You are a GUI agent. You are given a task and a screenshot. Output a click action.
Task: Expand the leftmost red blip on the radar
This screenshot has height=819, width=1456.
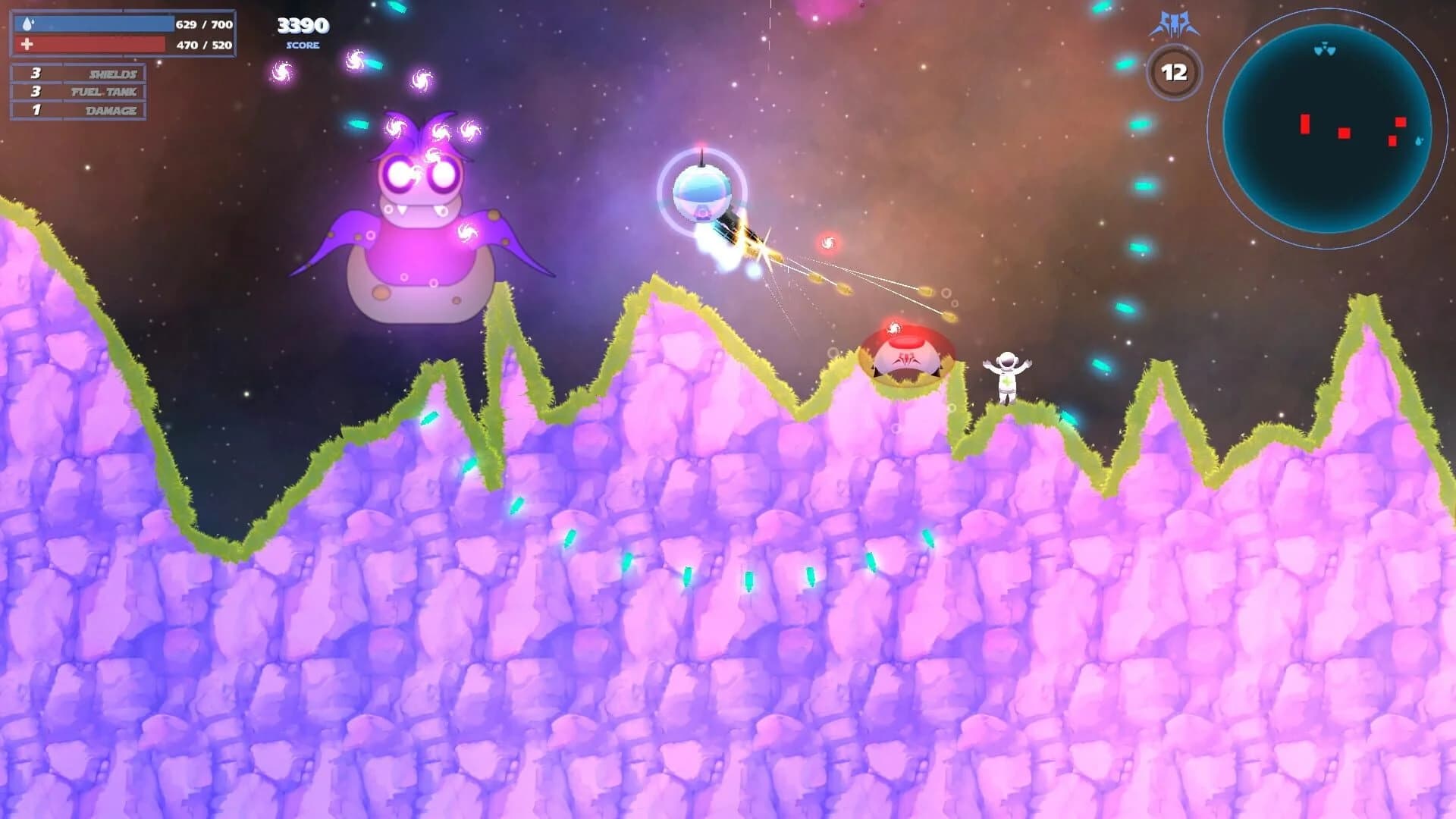[x=1304, y=124]
